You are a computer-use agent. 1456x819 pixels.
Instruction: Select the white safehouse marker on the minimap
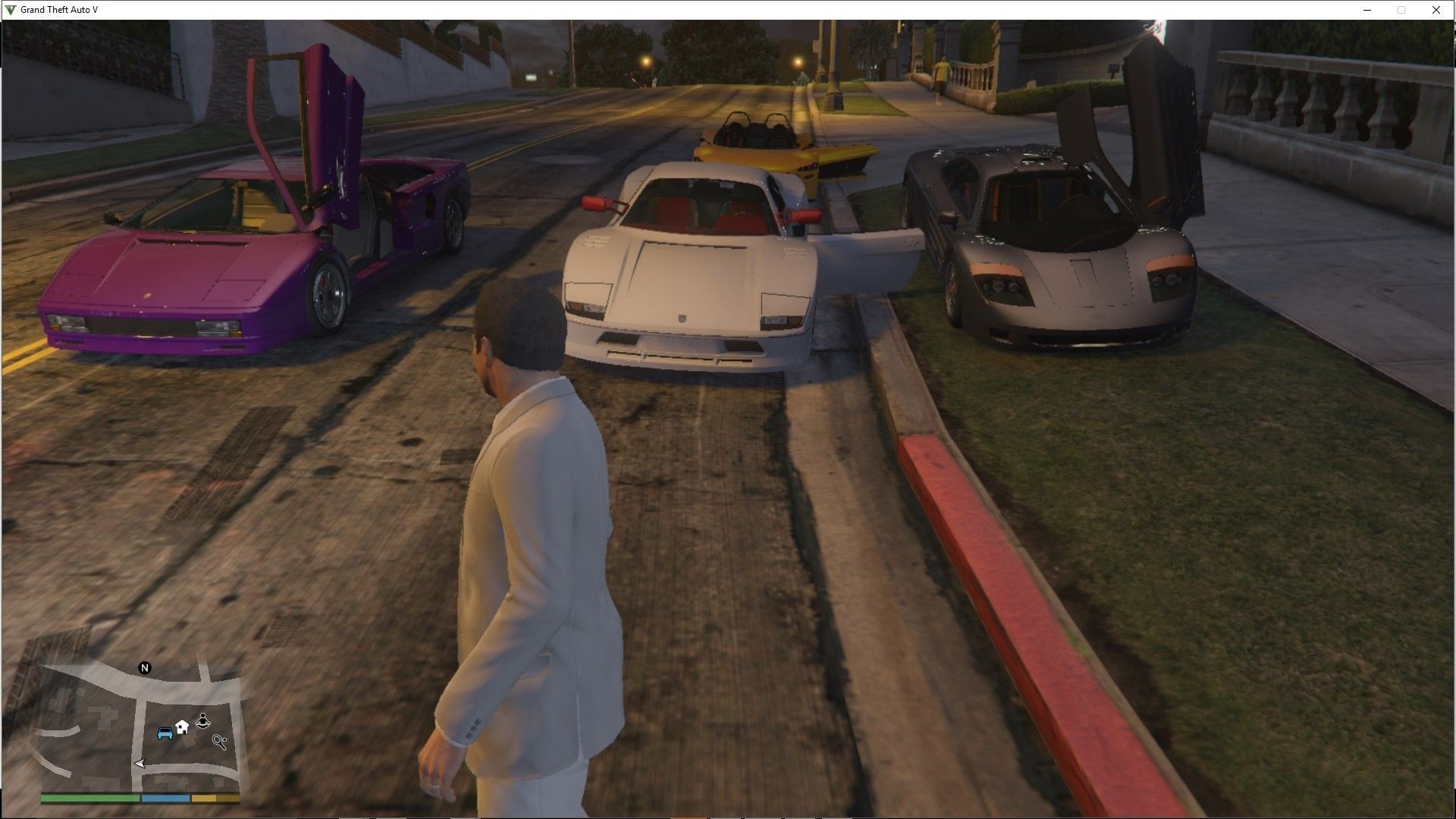(x=182, y=727)
